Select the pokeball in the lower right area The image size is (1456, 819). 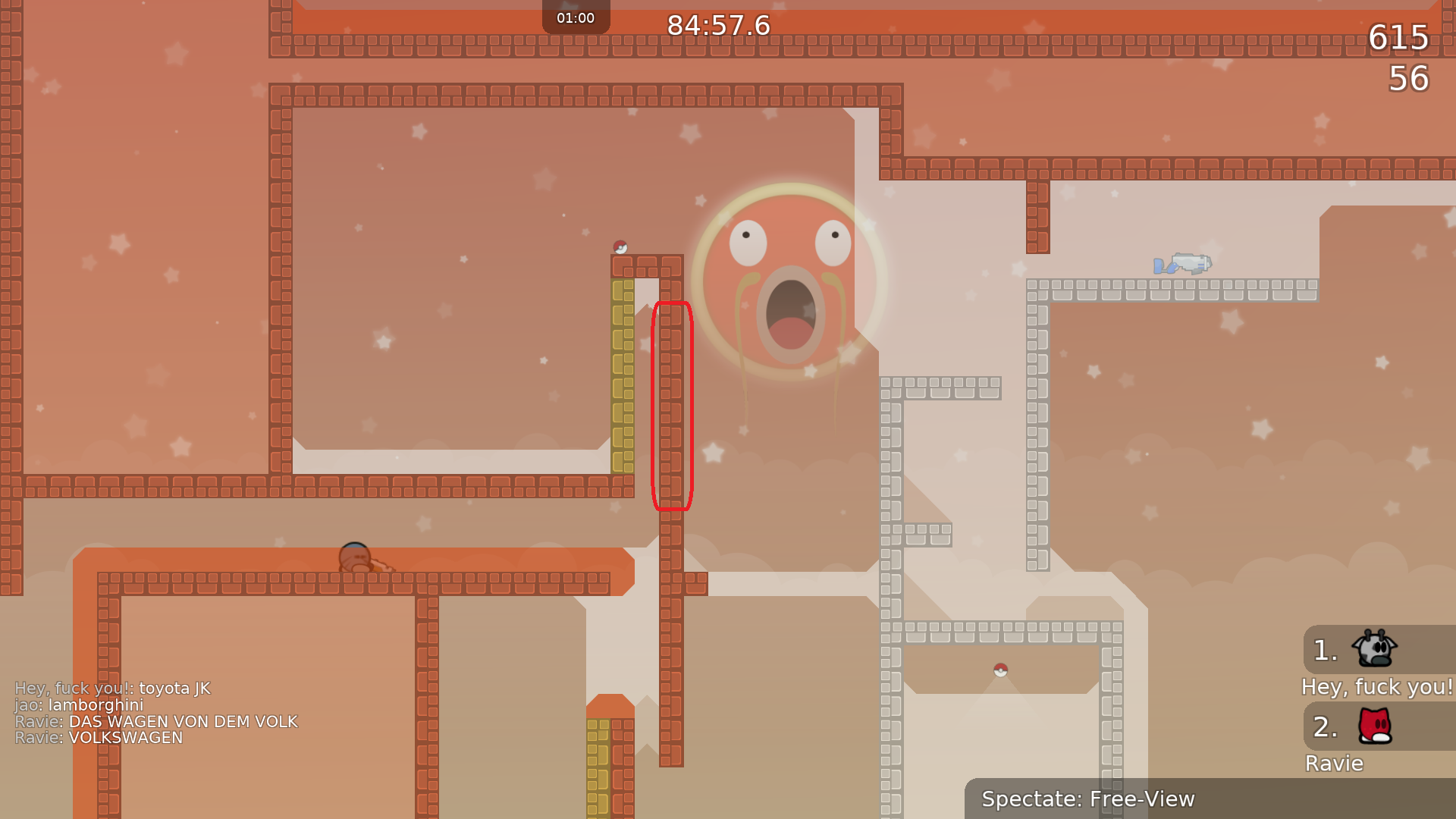(x=1001, y=670)
